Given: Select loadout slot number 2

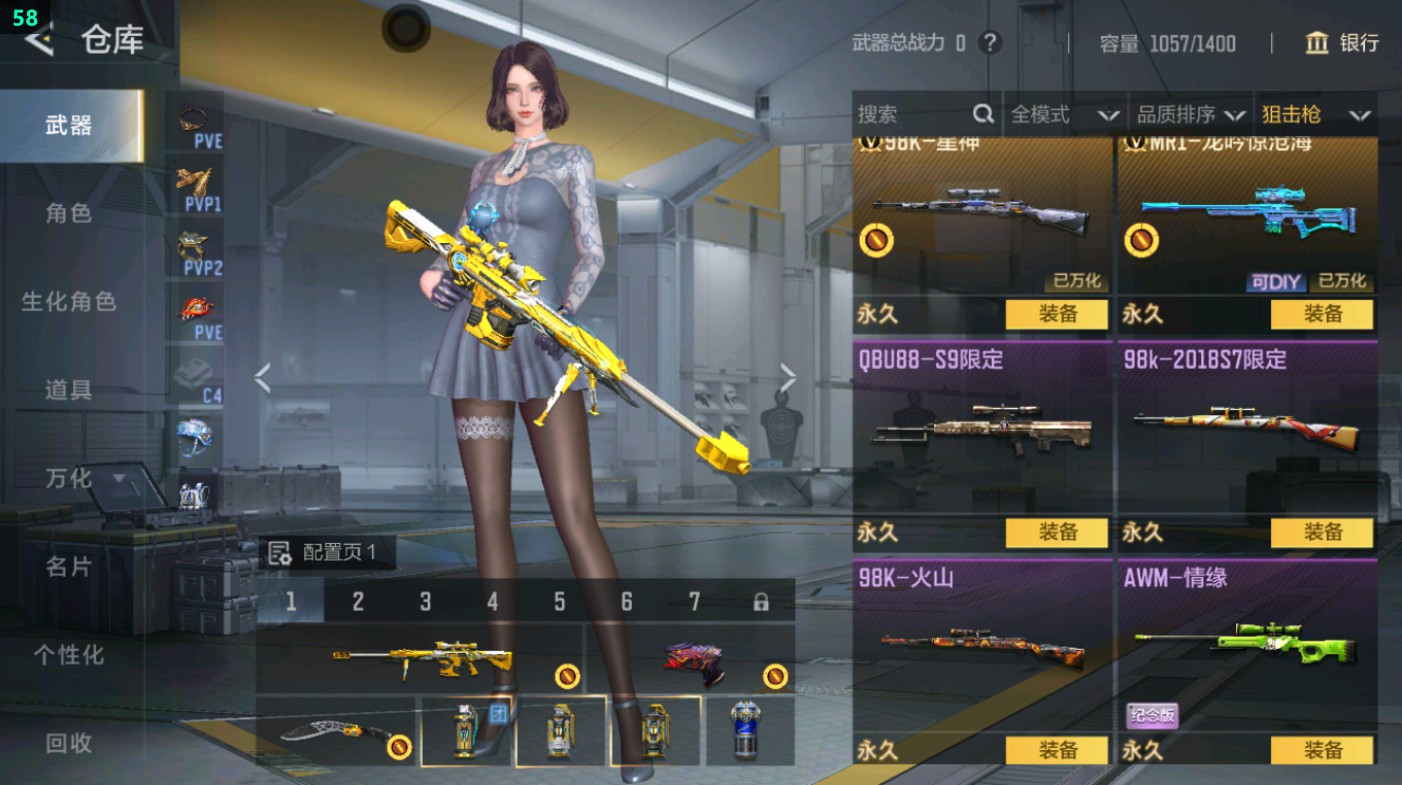Looking at the screenshot, I should click(358, 601).
